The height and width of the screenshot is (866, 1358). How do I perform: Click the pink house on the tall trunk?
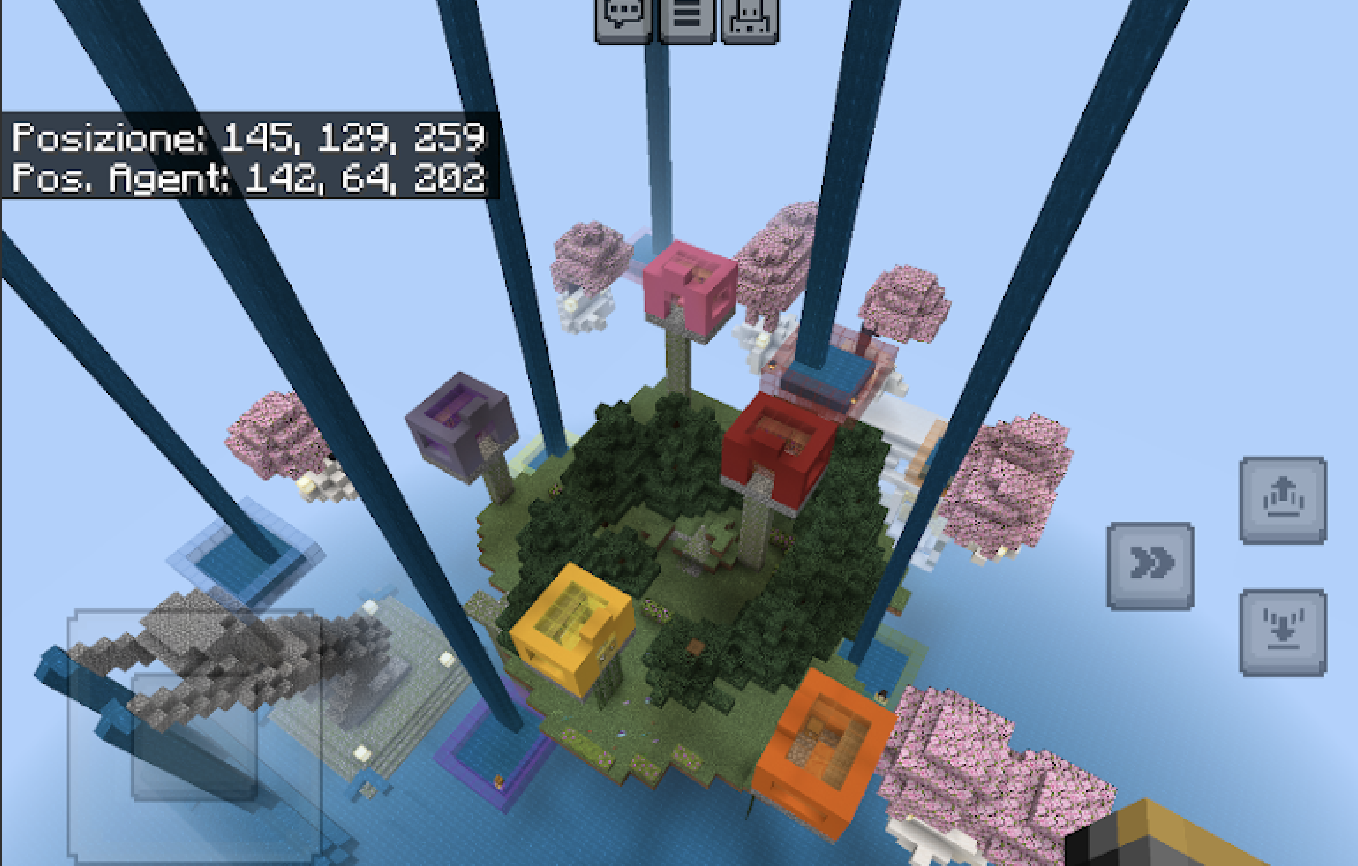click(x=687, y=285)
